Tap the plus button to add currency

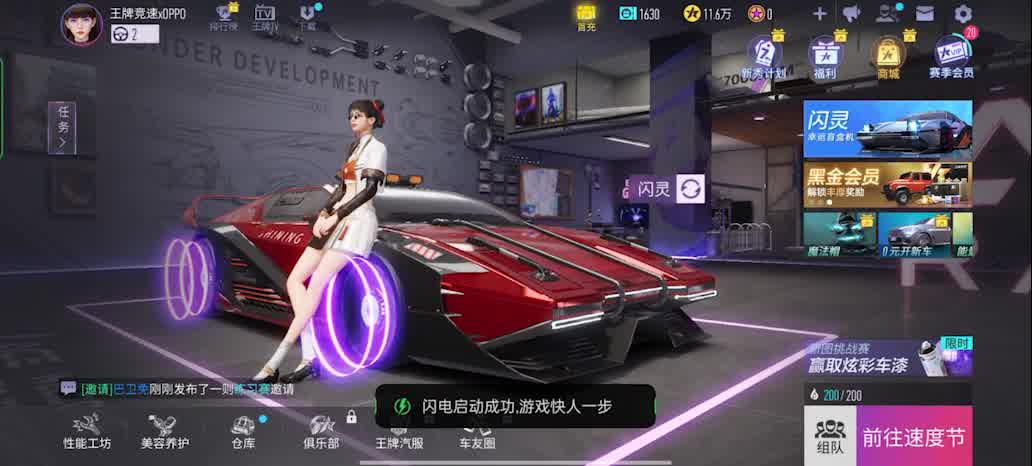tap(819, 14)
